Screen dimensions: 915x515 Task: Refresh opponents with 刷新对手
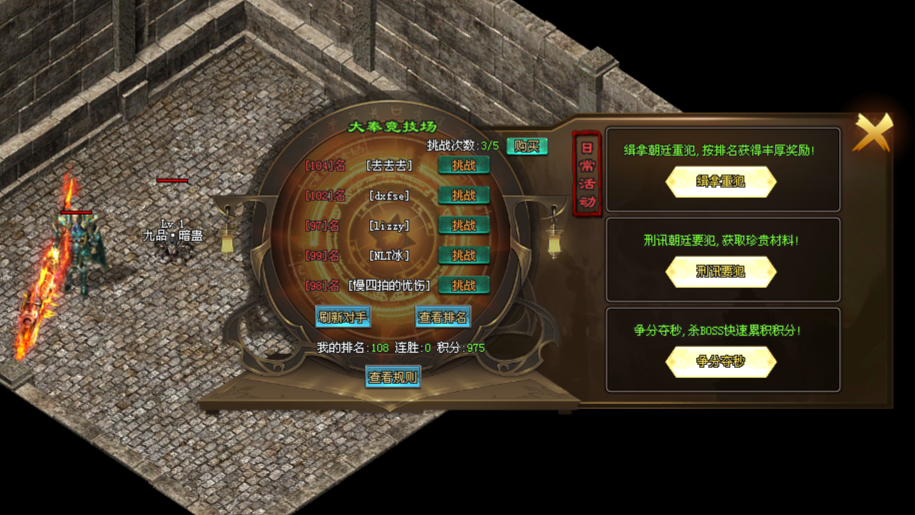point(343,317)
